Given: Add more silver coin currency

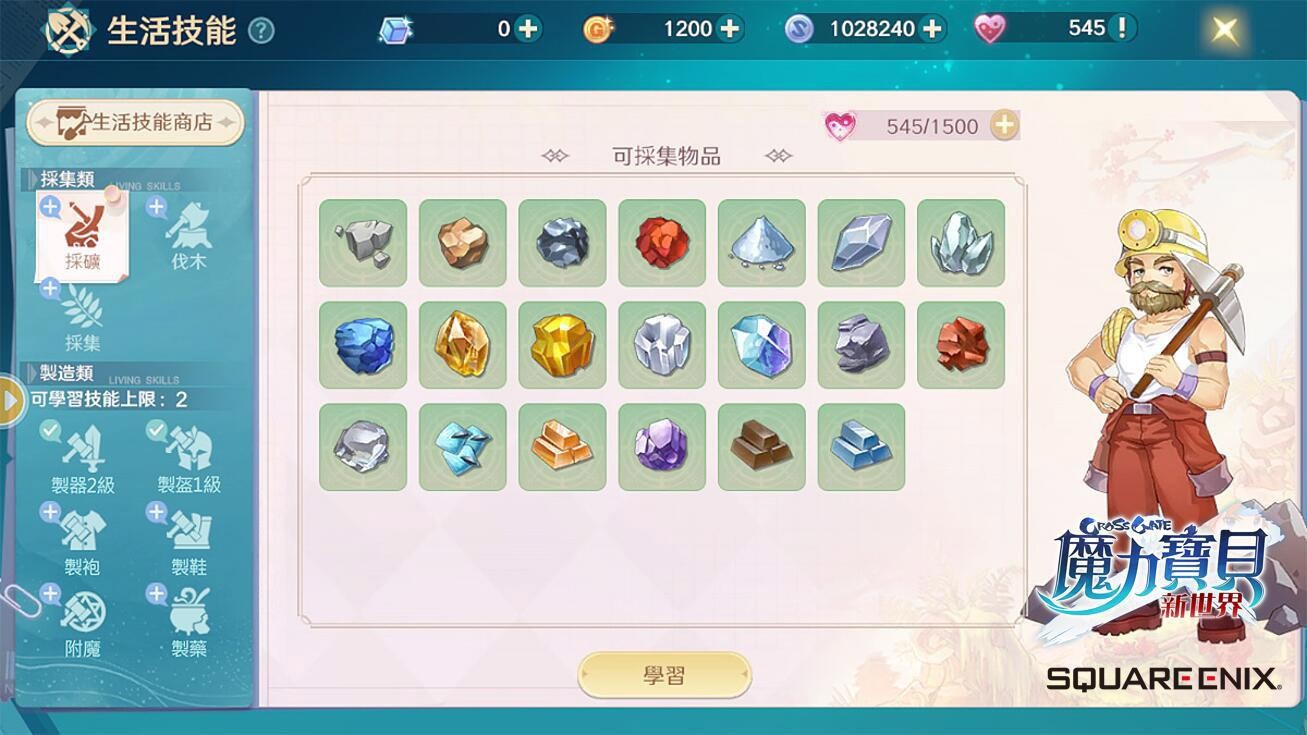Looking at the screenshot, I should [x=933, y=29].
